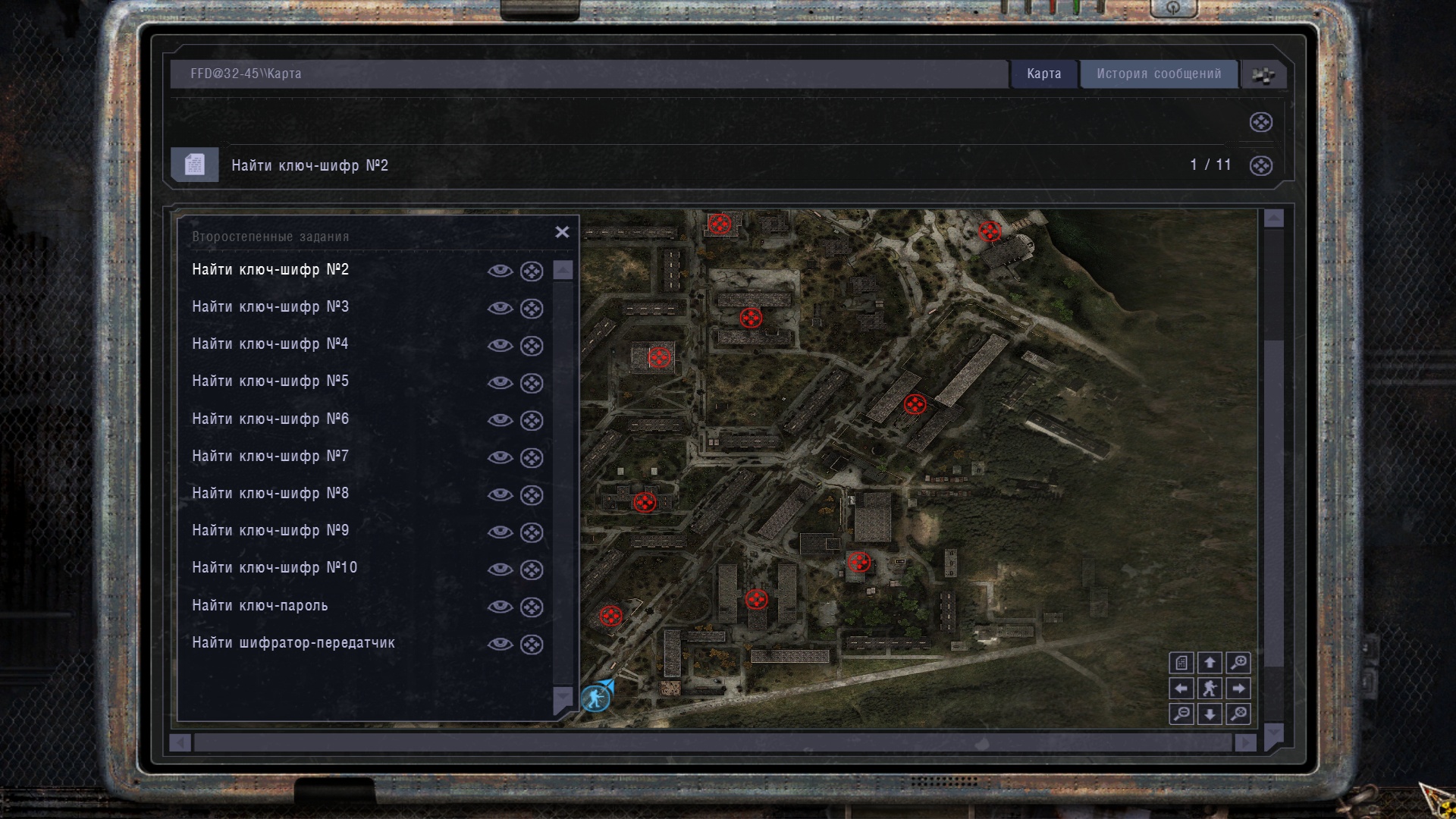Click the multiplayer icon right of История сообщений

click(1263, 74)
